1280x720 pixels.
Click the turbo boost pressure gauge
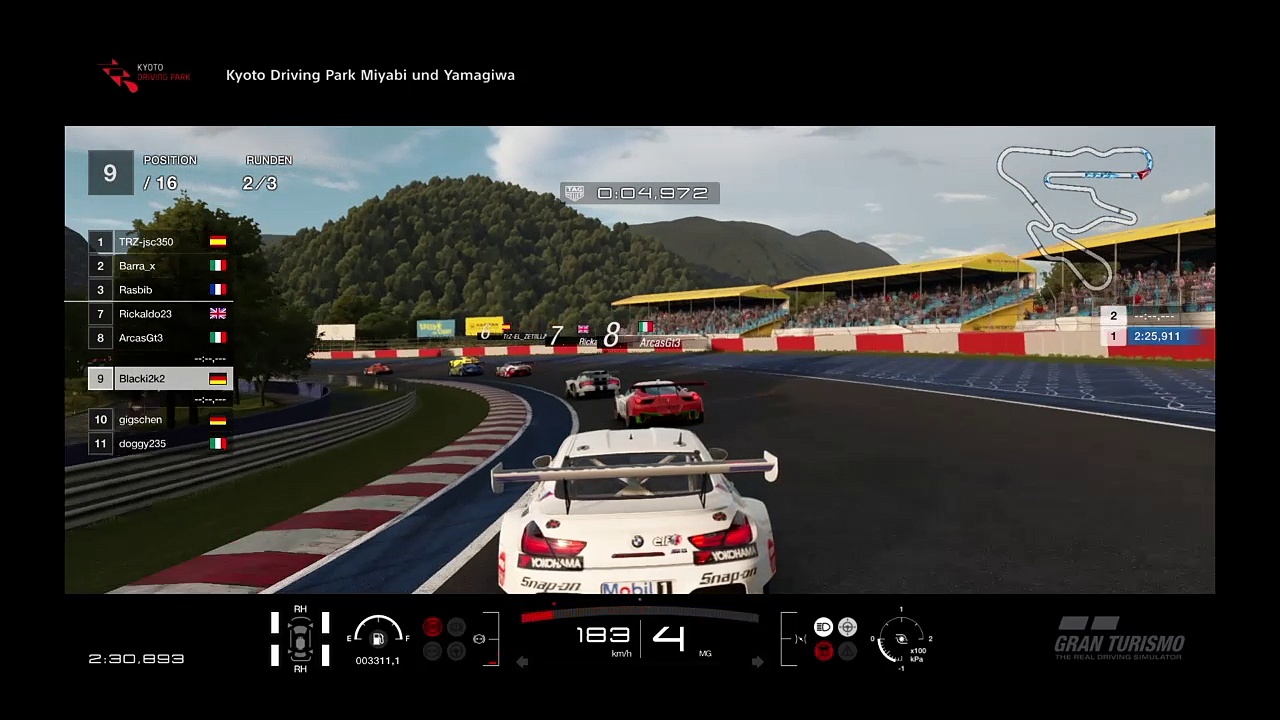point(901,640)
